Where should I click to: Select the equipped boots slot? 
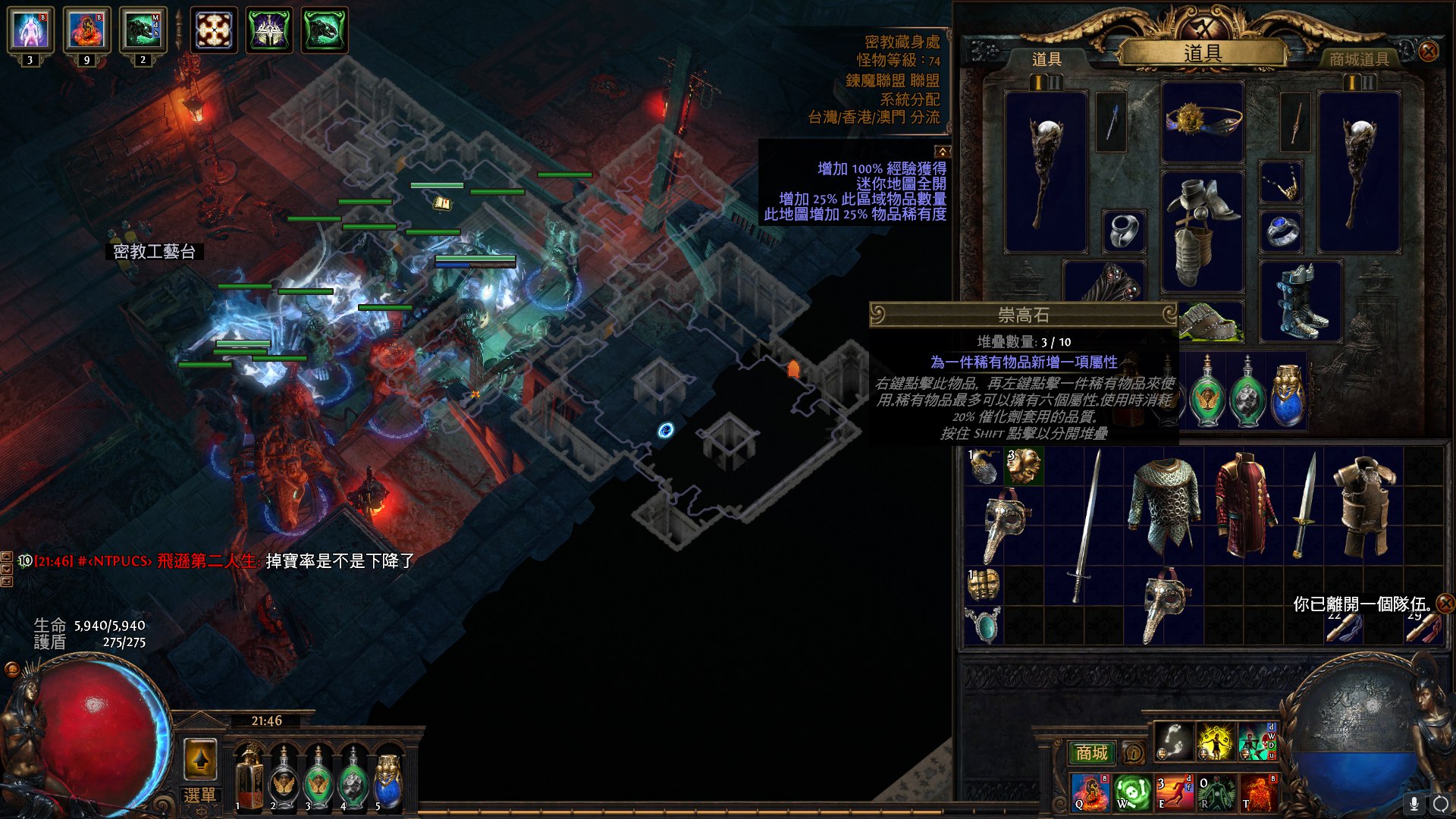(1301, 302)
